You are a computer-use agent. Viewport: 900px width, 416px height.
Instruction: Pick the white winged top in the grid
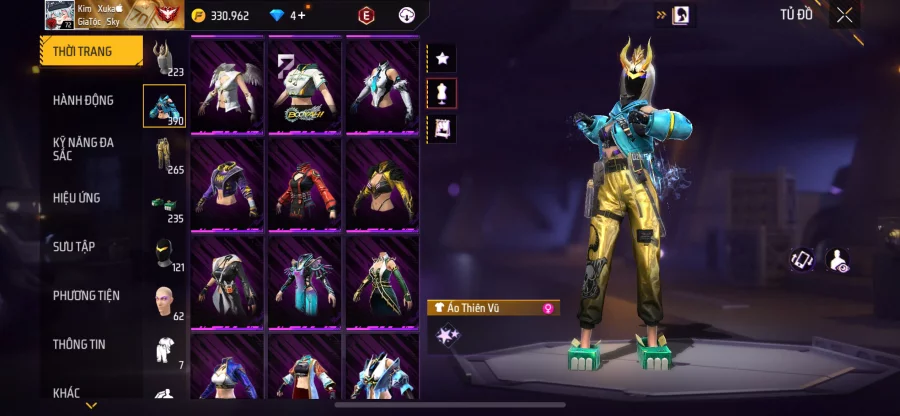click(x=227, y=86)
